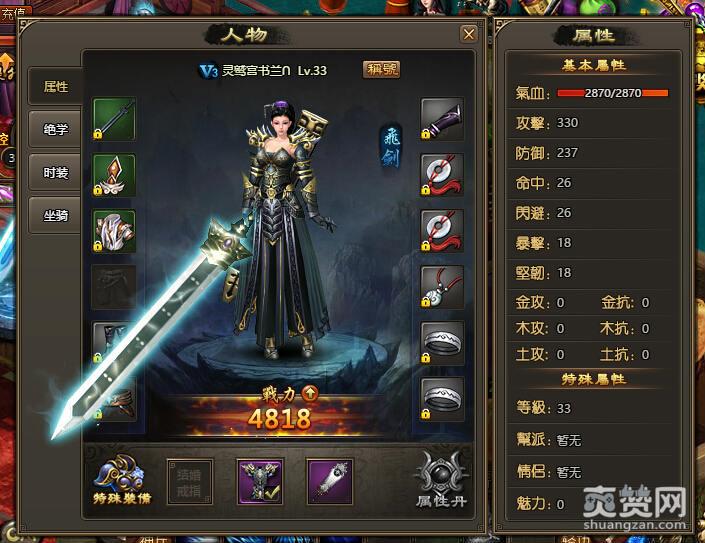The width and height of the screenshot is (705, 543).
Task: Close the 人物 character window
Action: point(468,34)
